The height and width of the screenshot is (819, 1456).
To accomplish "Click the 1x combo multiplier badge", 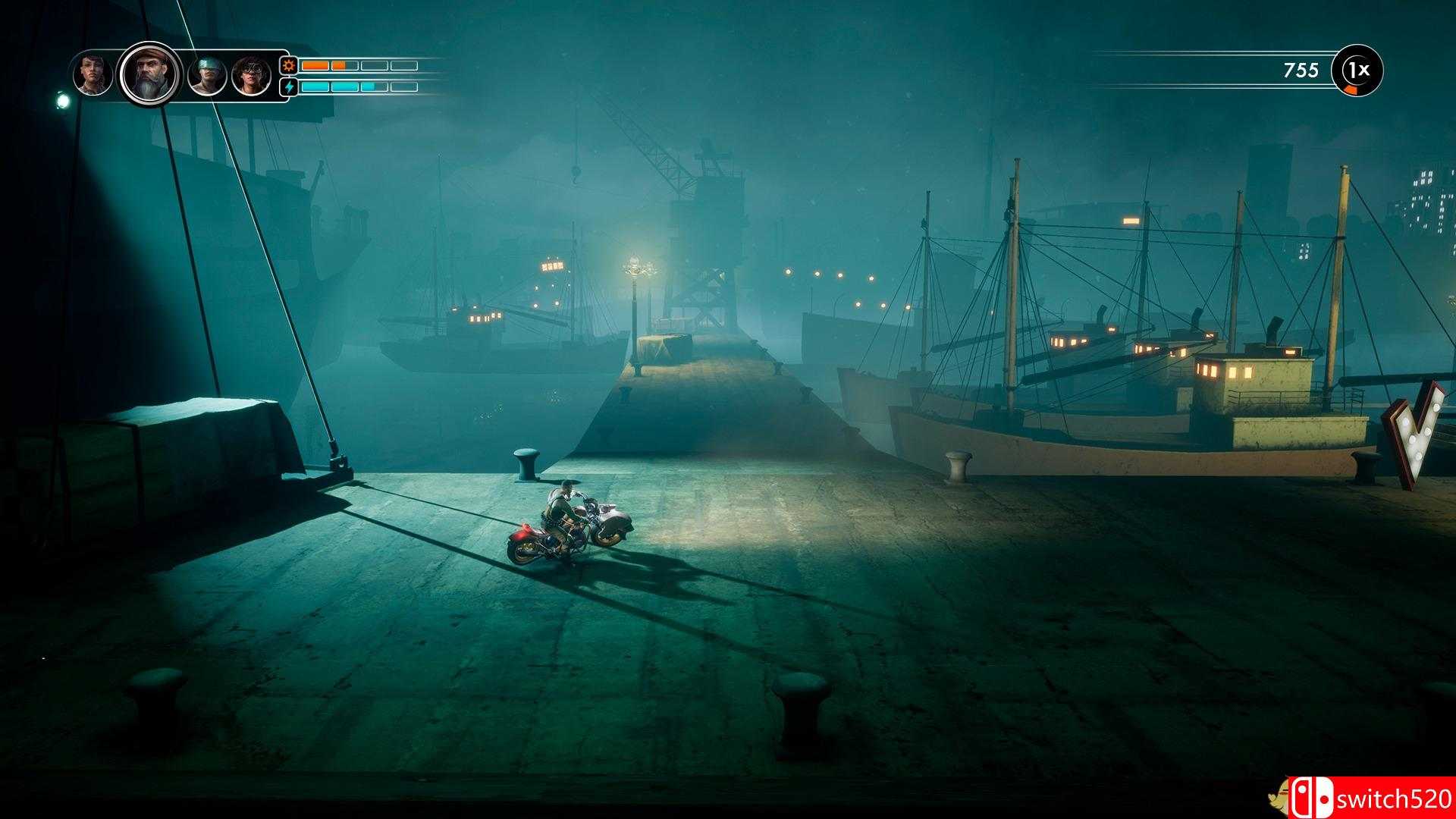I will (1357, 71).
